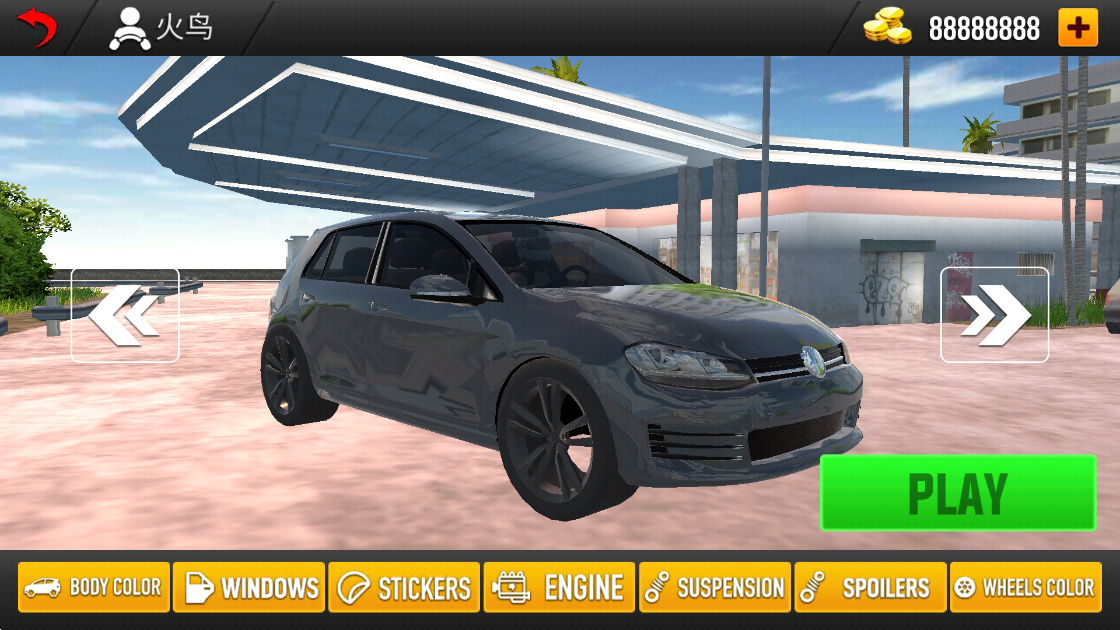
Task: Open the Suspension settings
Action: pyautogui.click(x=715, y=587)
